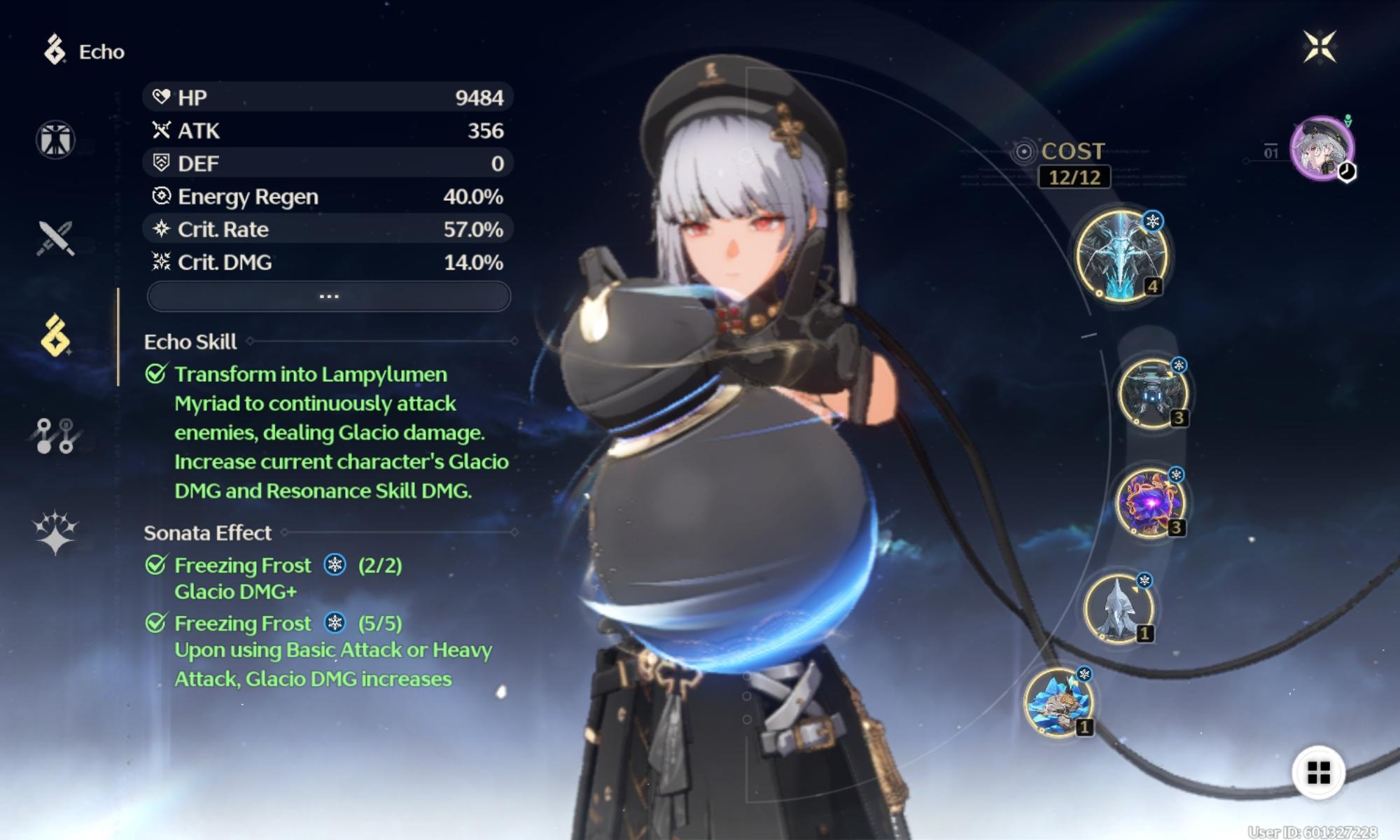Viewport: 1400px width, 840px height.
Task: Open the Resonance Chain star tab
Action: 55,532
